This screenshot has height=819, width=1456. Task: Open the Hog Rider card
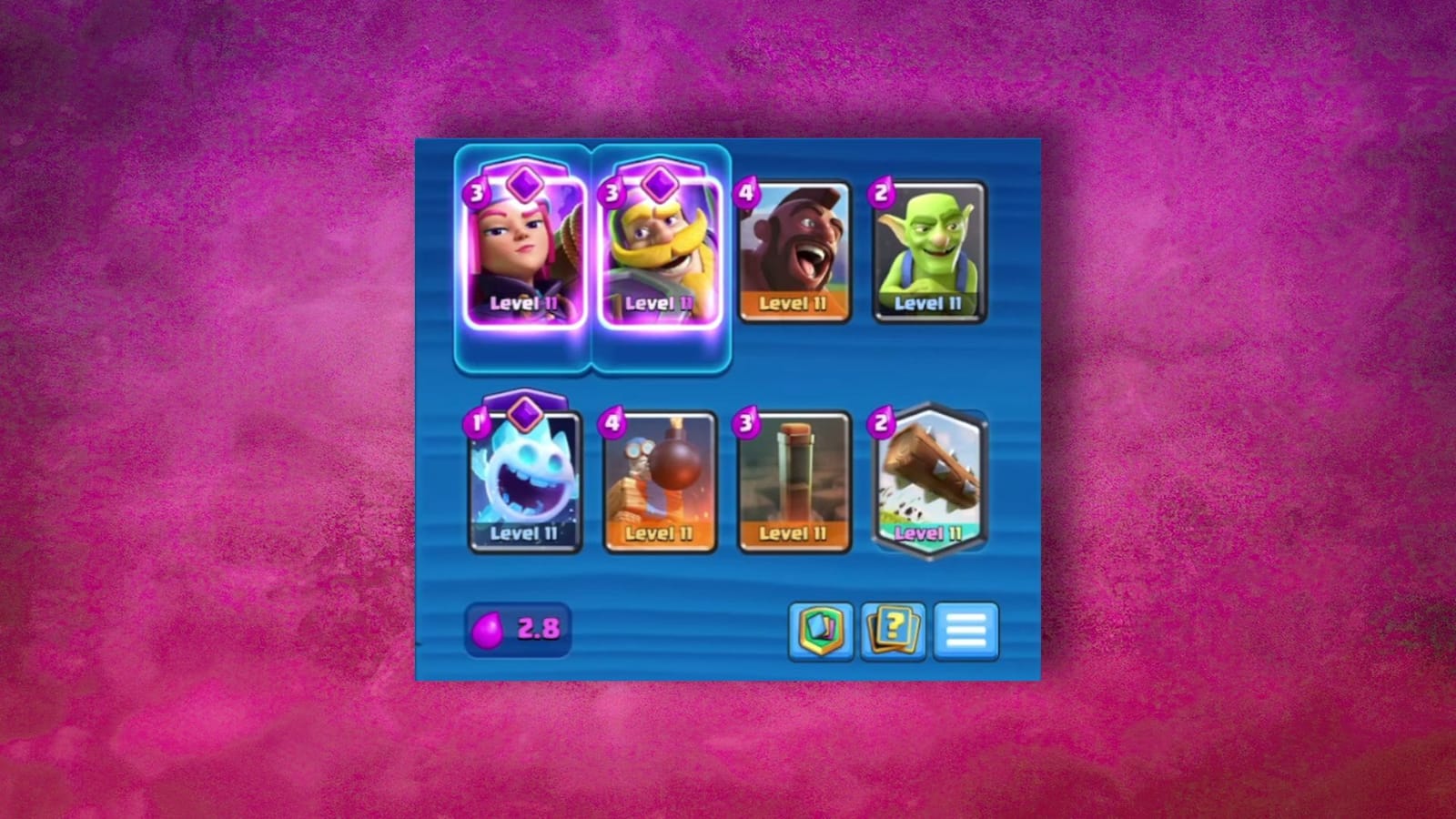pyautogui.click(x=794, y=252)
